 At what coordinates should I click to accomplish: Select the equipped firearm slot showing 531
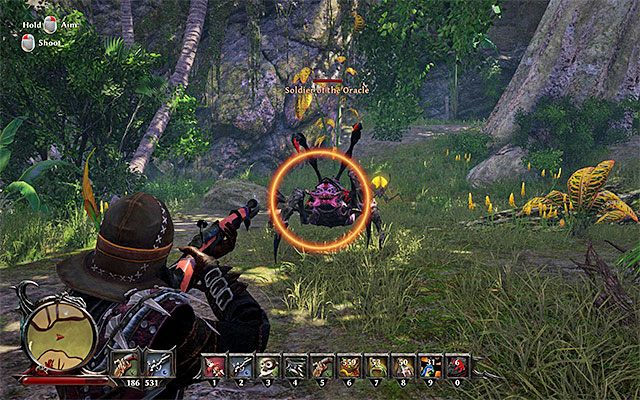(158, 362)
